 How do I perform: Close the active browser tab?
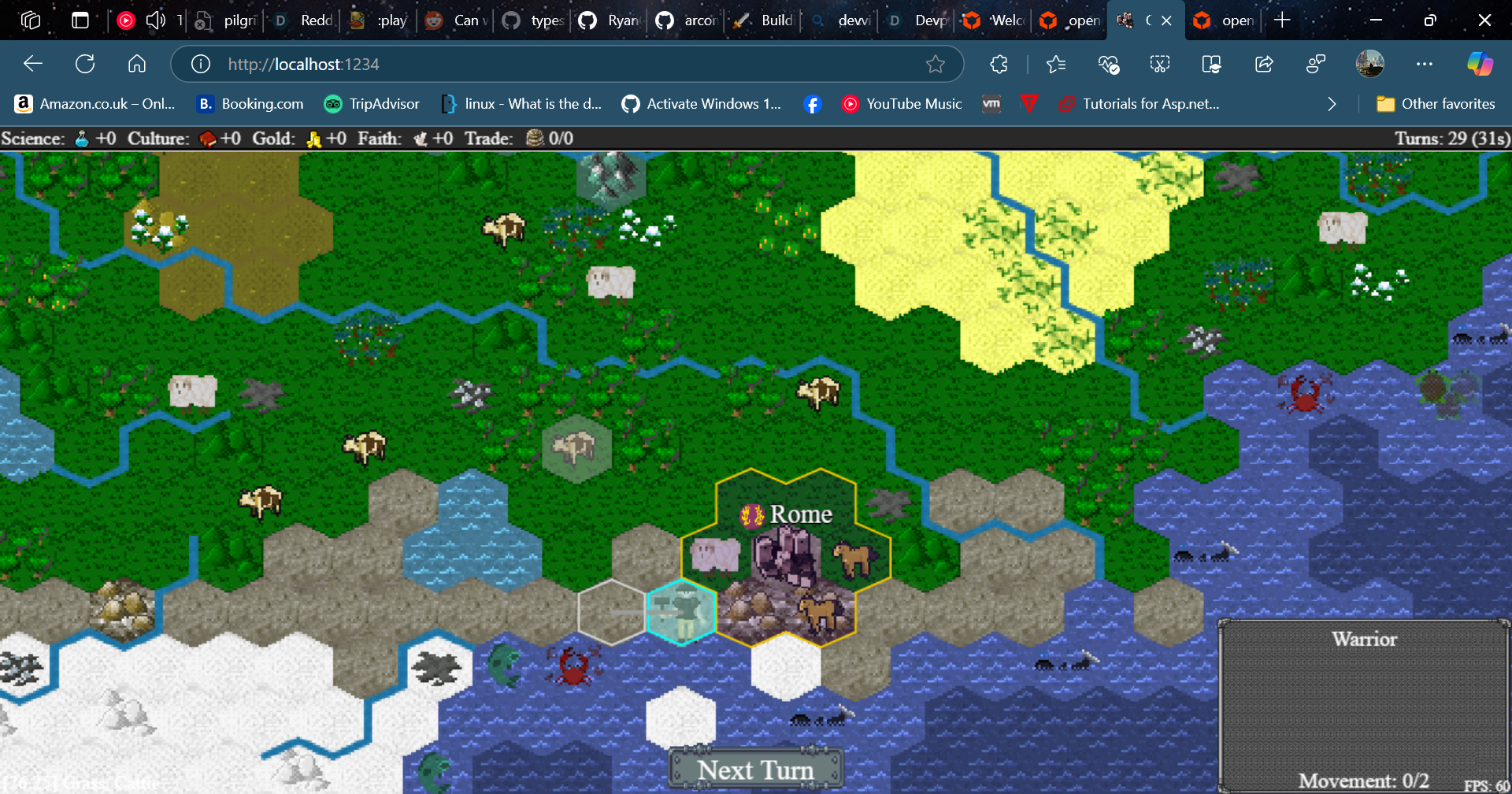pyautogui.click(x=1166, y=20)
